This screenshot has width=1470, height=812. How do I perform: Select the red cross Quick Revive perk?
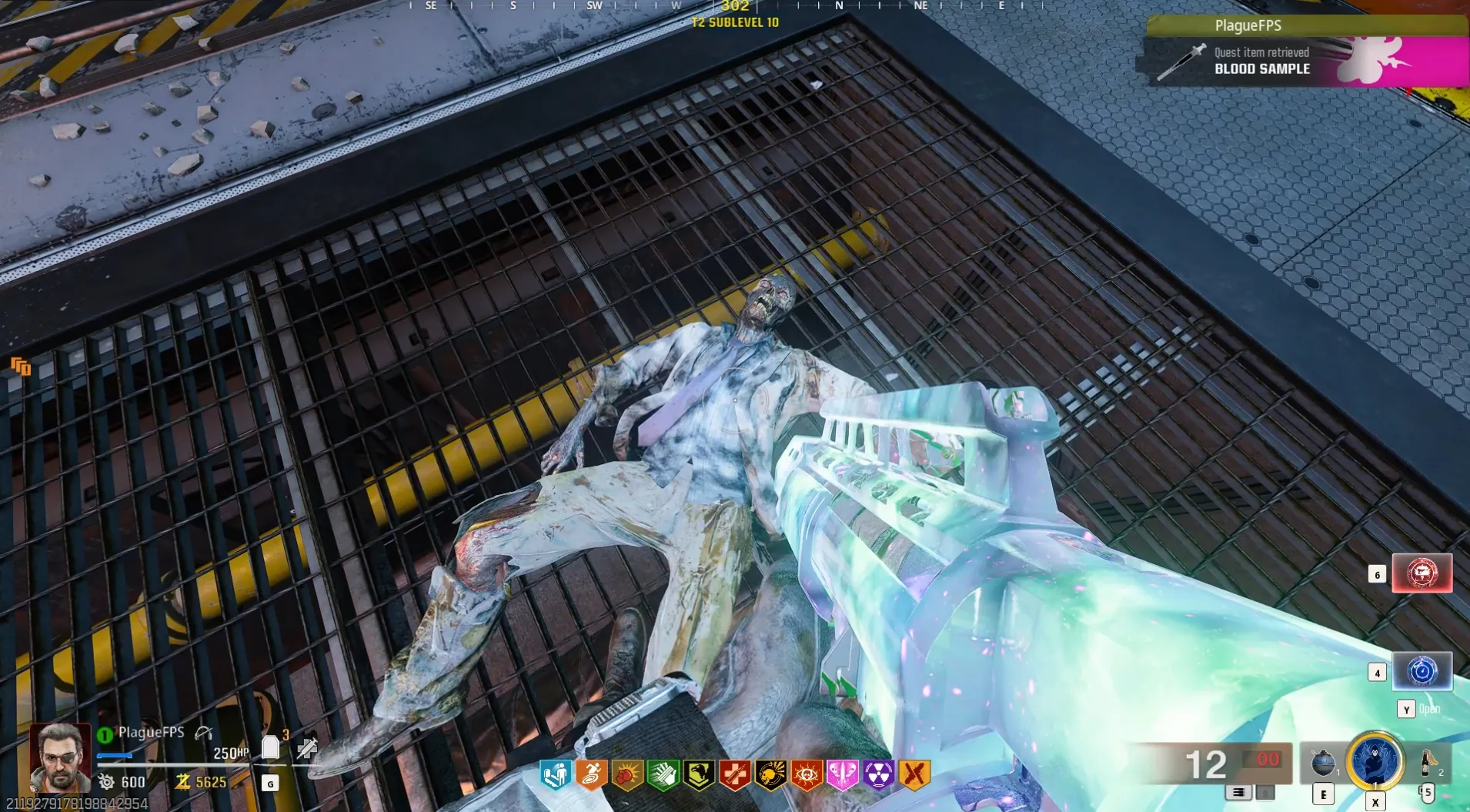(734, 775)
